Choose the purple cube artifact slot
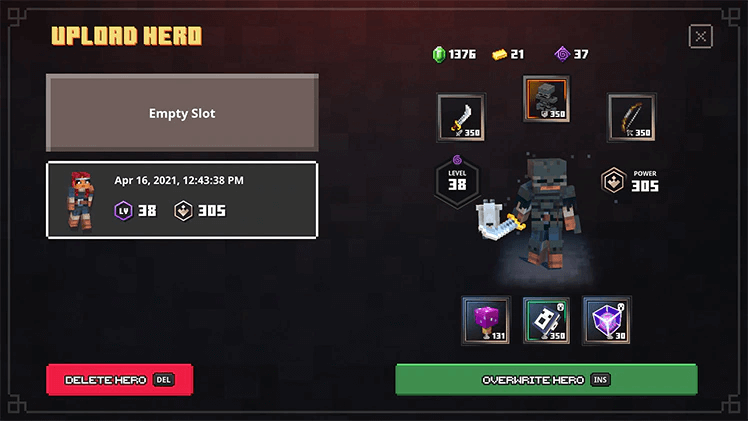 [x=607, y=320]
